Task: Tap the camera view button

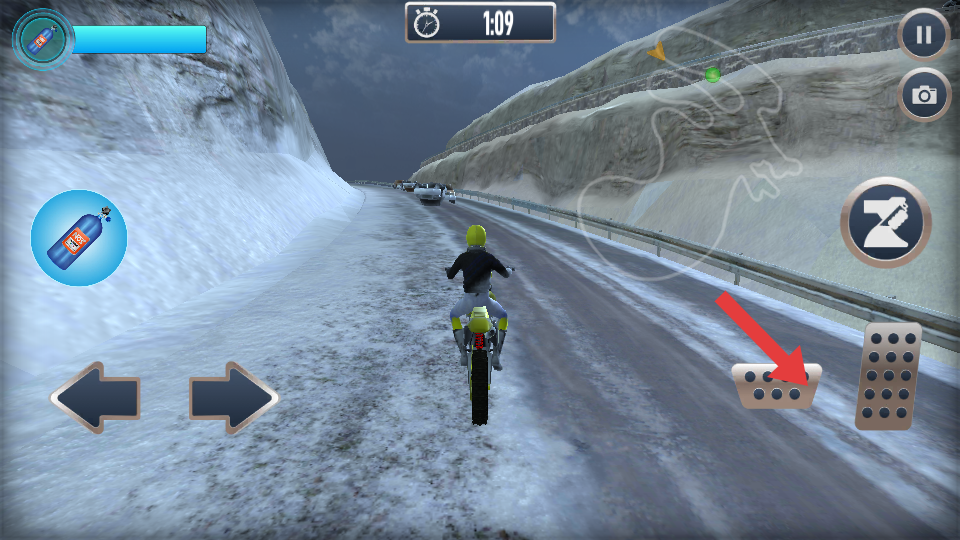Action: (924, 95)
